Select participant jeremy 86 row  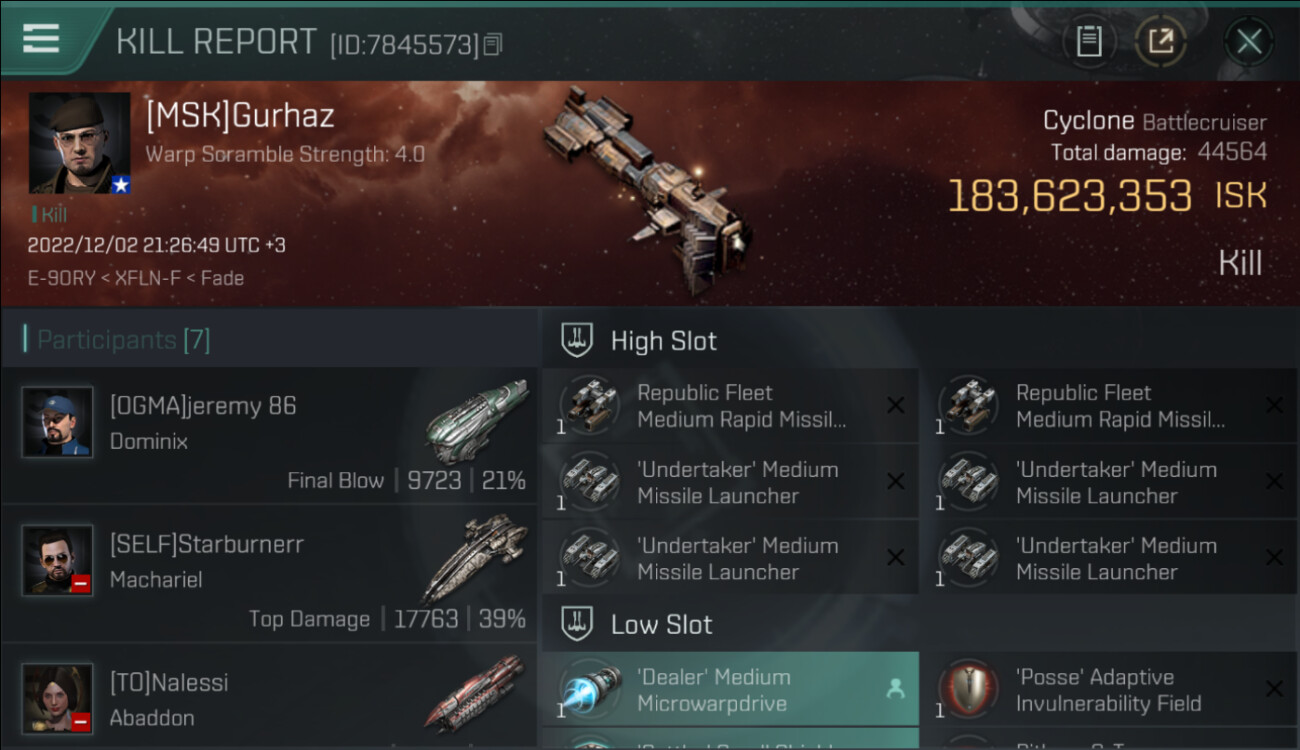(x=270, y=435)
